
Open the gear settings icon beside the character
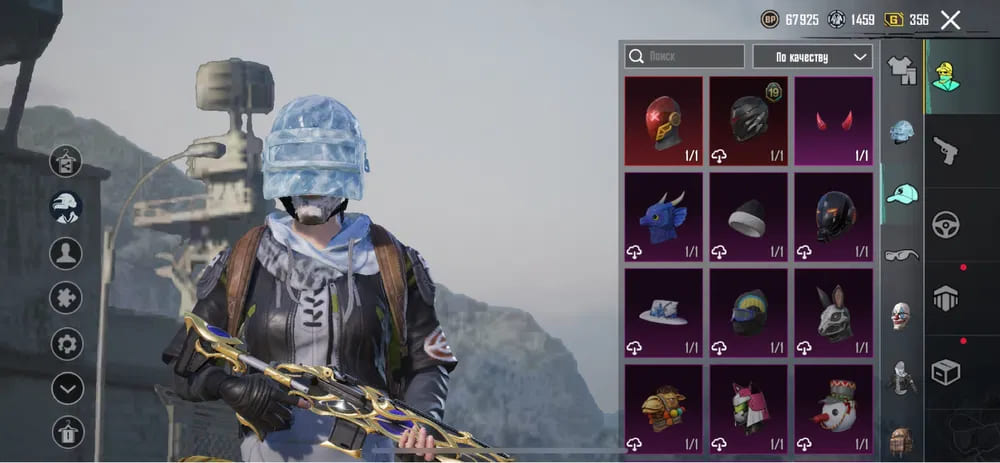[x=67, y=343]
